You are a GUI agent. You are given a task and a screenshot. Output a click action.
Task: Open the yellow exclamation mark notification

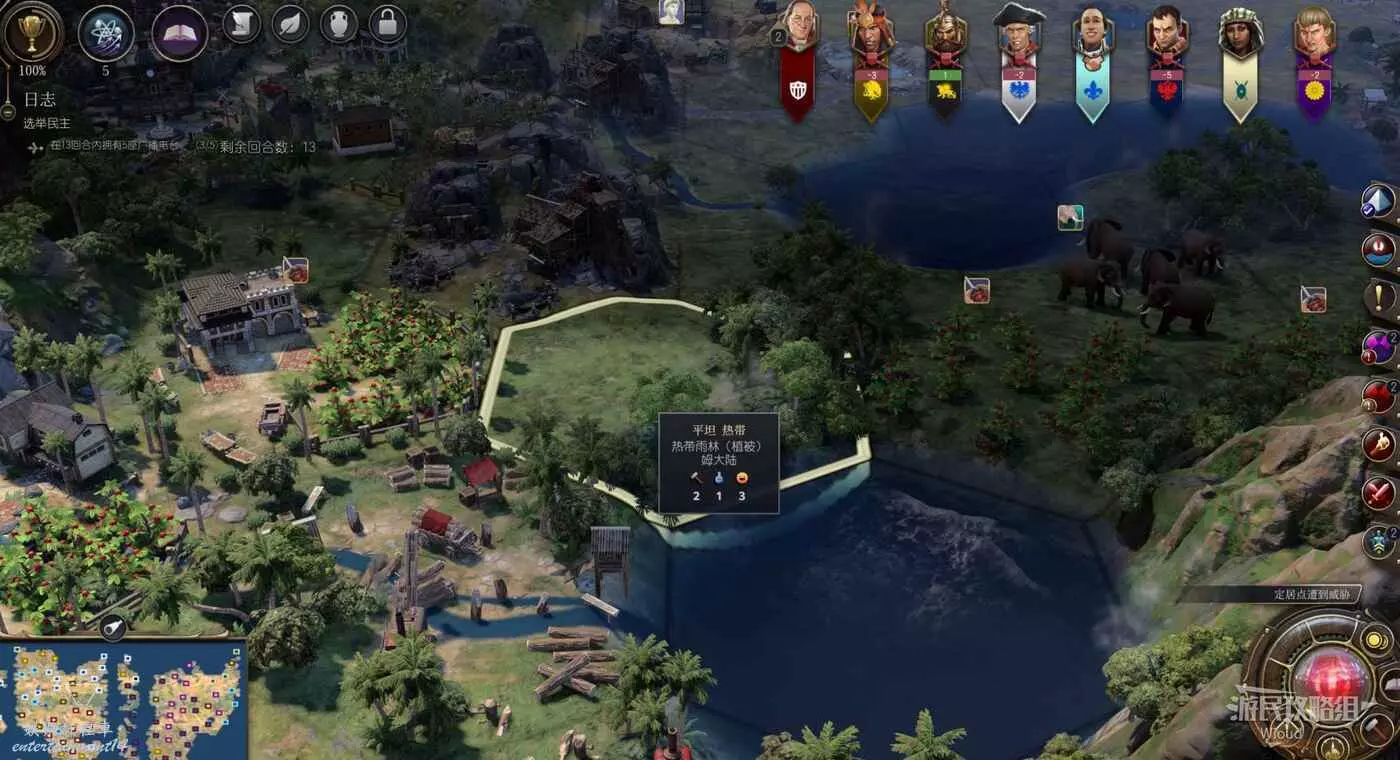coord(1379,296)
